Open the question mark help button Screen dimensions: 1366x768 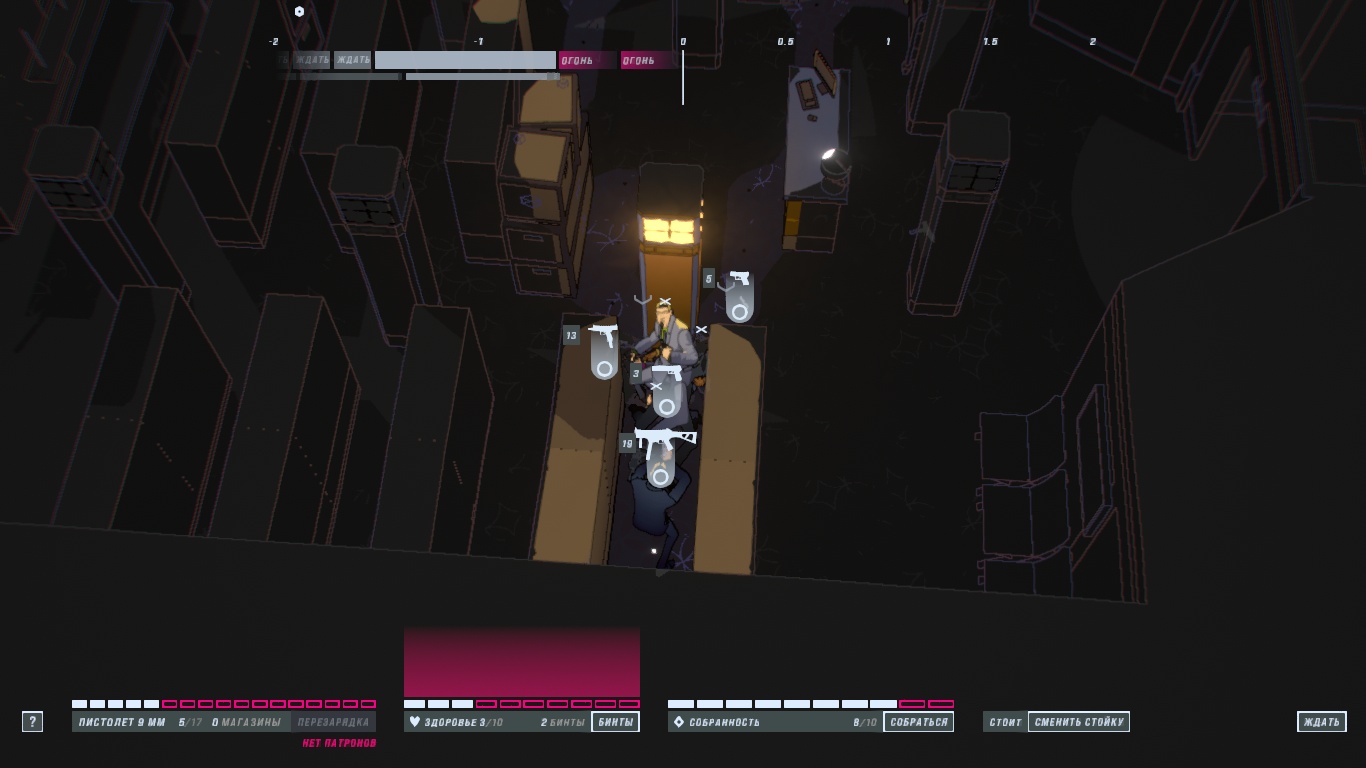32,722
